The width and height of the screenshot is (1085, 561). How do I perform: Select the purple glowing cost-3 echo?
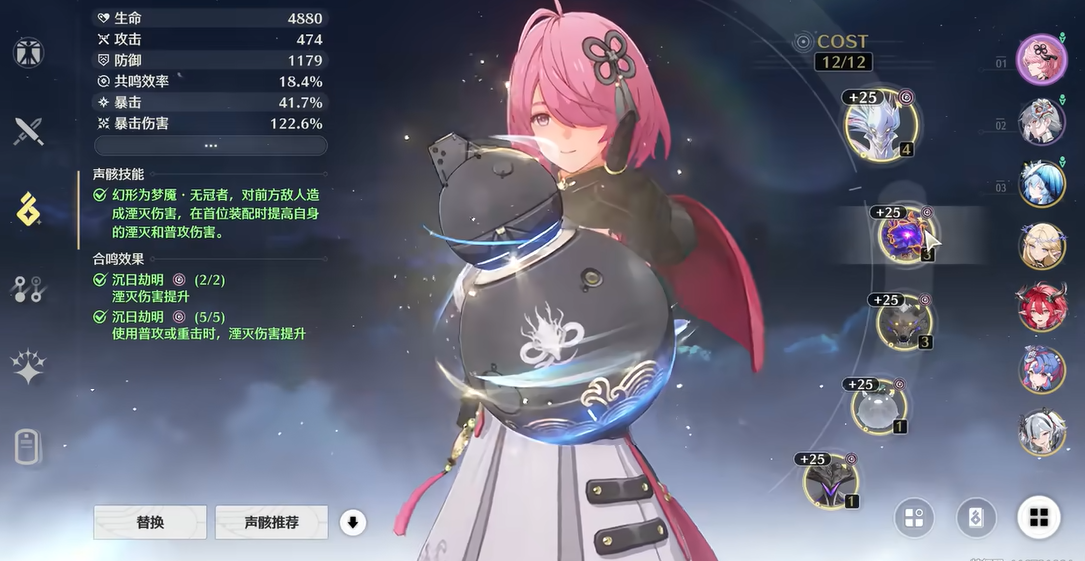click(906, 235)
